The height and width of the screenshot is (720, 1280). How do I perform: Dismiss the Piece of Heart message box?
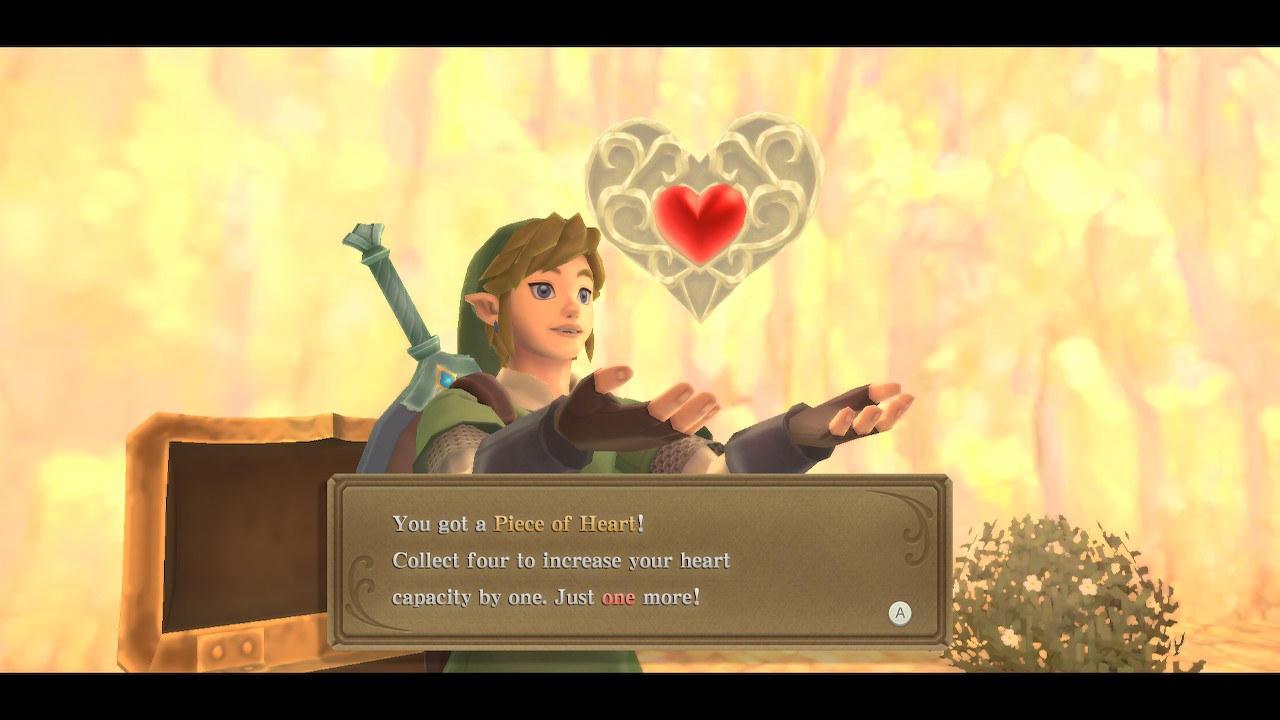(x=900, y=613)
